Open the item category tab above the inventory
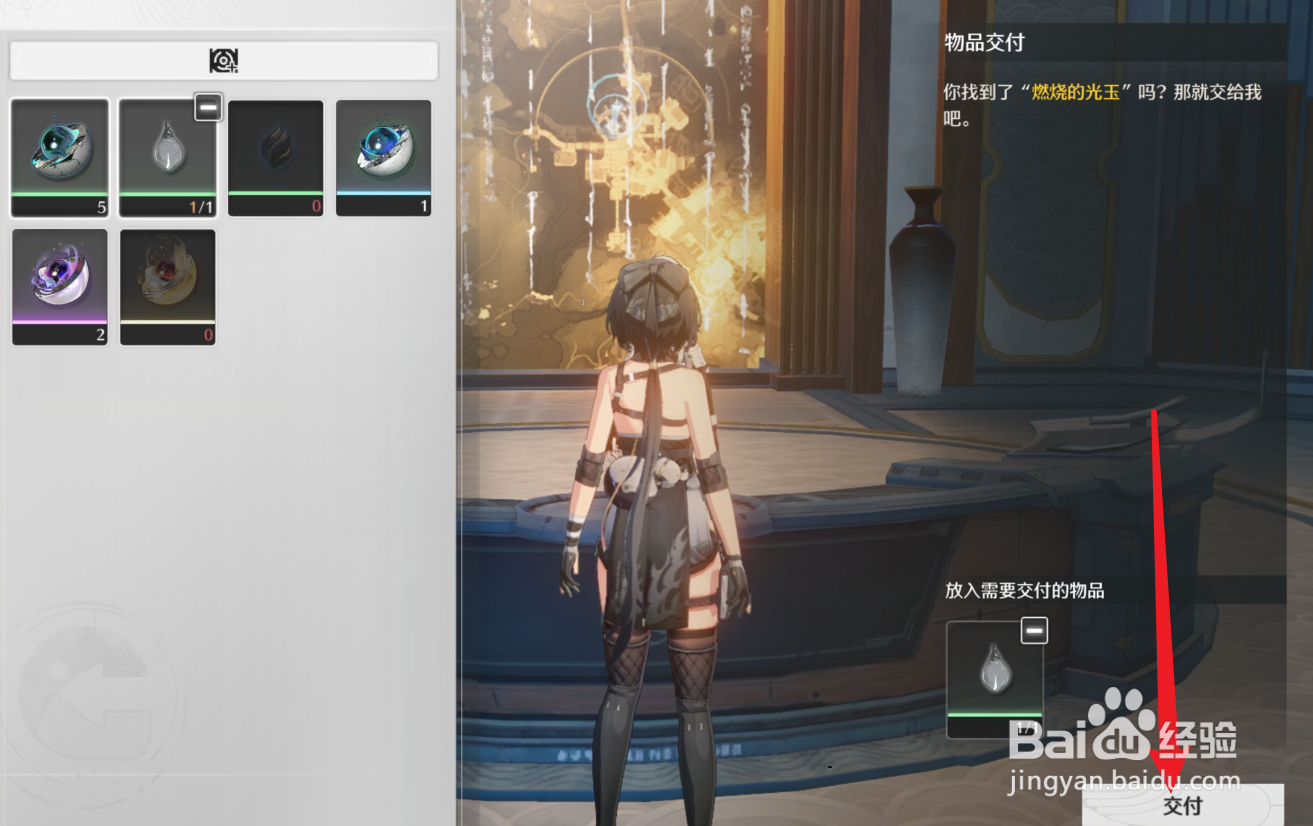 pyautogui.click(x=224, y=61)
